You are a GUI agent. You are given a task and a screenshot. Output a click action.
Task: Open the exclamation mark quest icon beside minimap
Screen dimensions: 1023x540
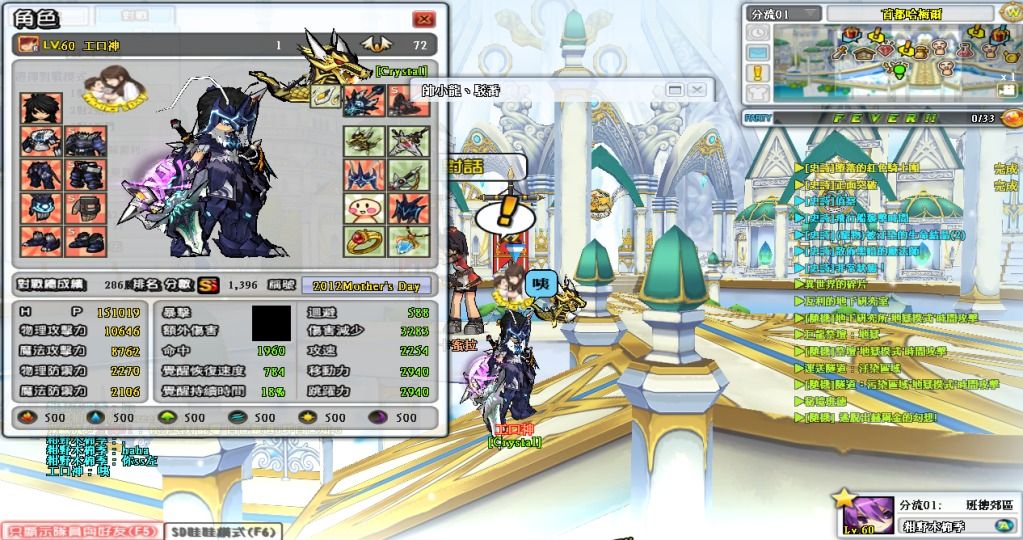pyautogui.click(x=758, y=72)
